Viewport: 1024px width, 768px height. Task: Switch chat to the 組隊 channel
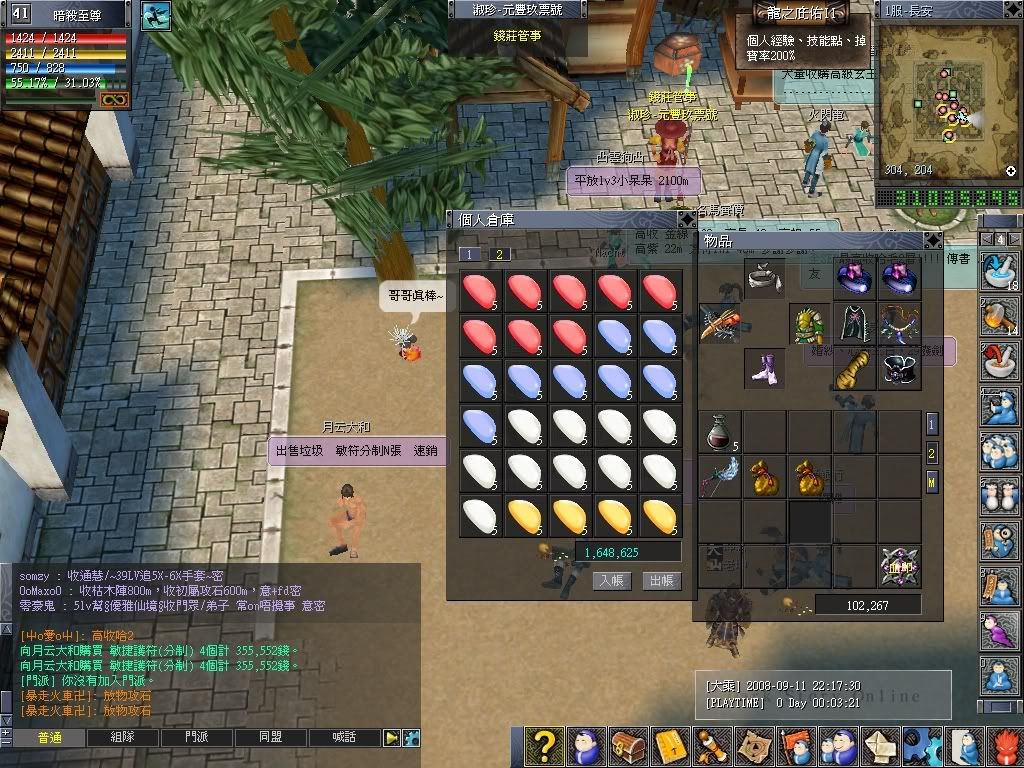click(x=124, y=738)
